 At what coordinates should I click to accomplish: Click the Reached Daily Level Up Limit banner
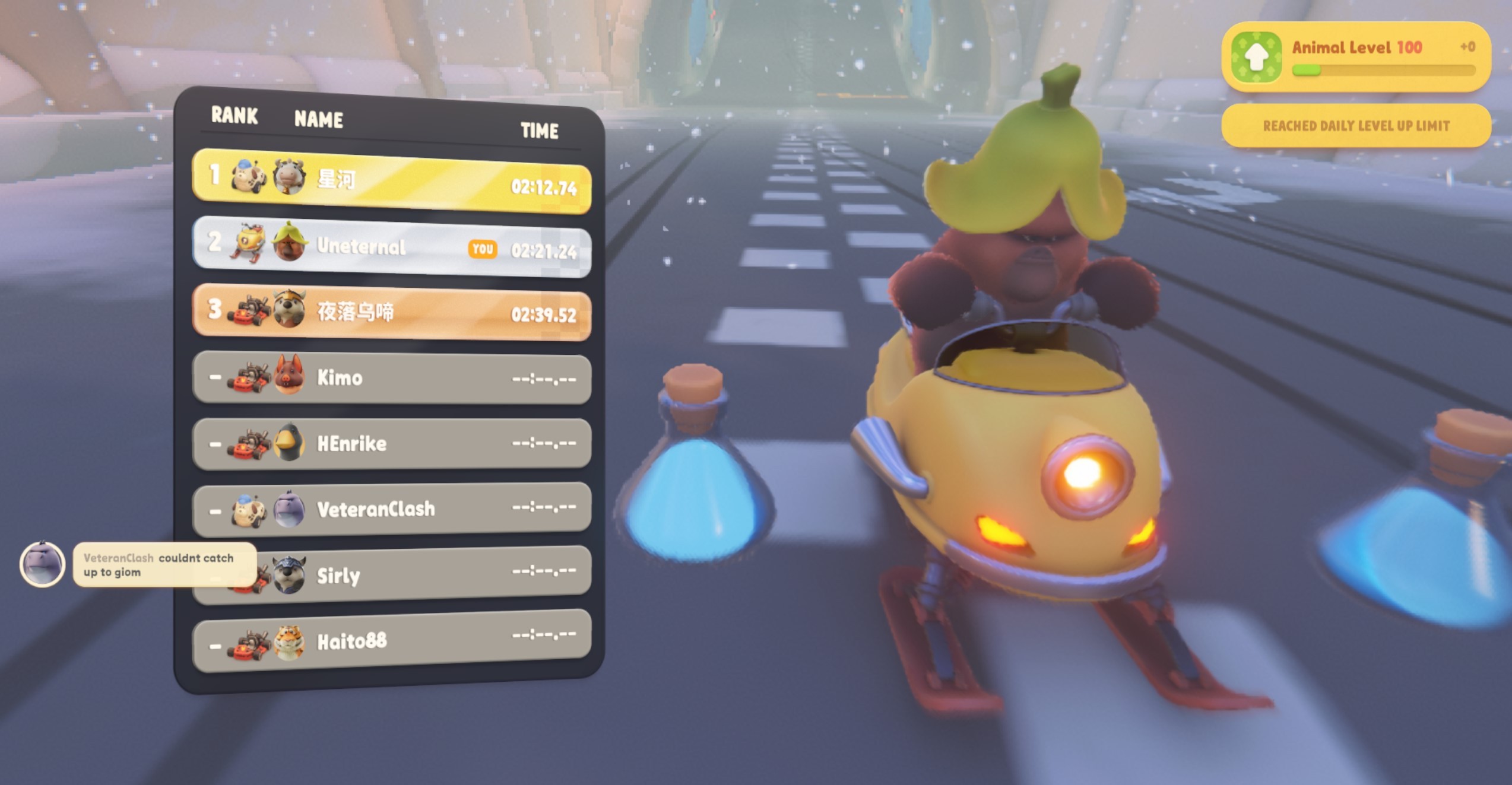coord(1356,126)
